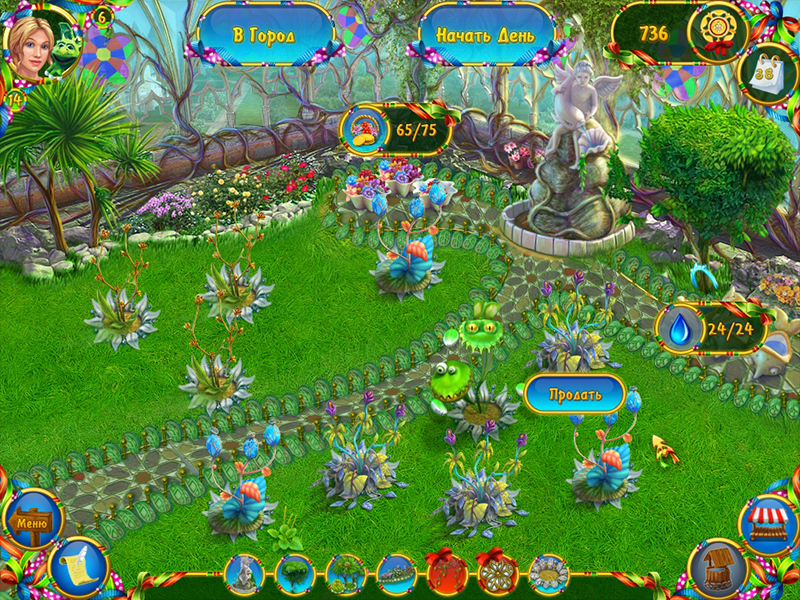Click the gold medal rosette icon
Screen dimensions: 800x600
(x=718, y=33)
